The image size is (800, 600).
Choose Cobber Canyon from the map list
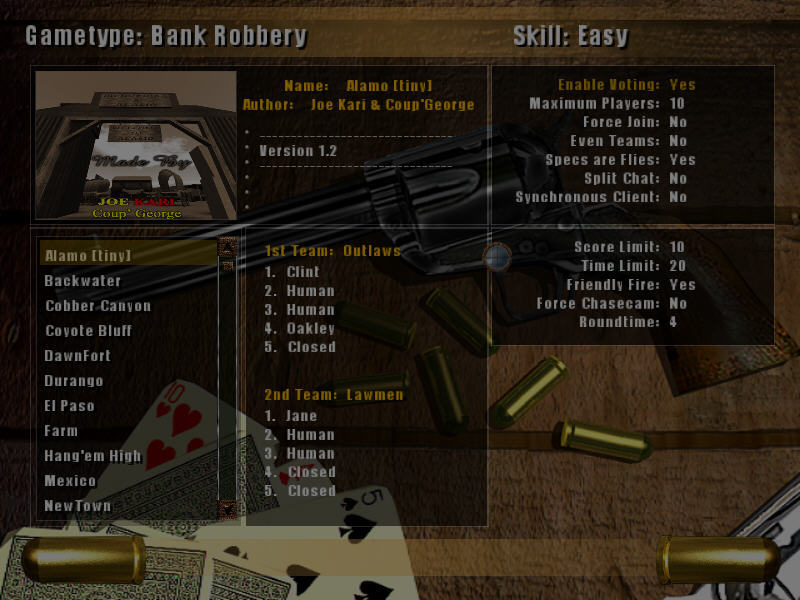coord(98,306)
